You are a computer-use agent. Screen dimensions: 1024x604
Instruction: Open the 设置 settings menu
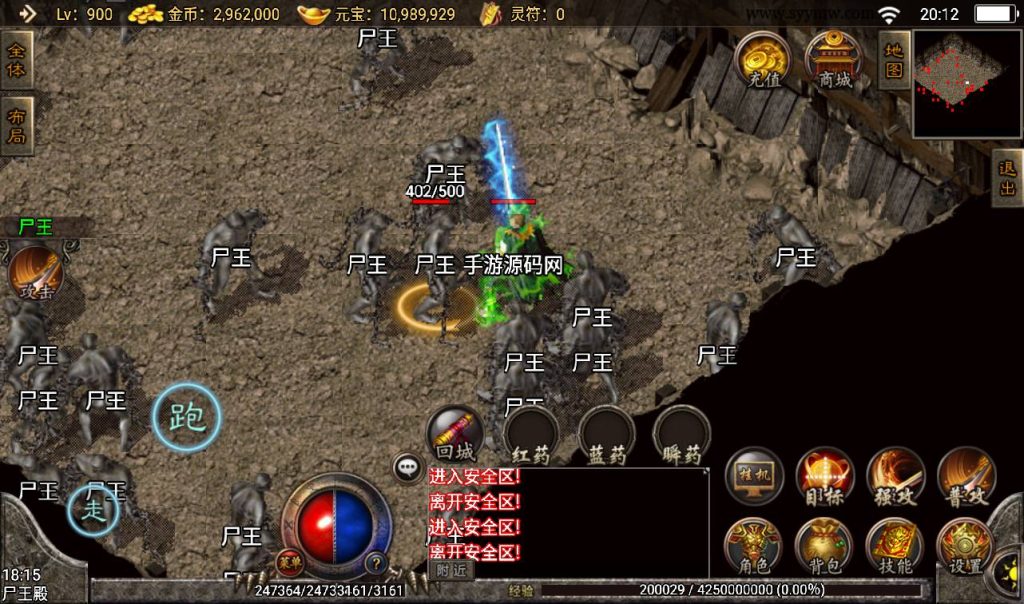965,547
